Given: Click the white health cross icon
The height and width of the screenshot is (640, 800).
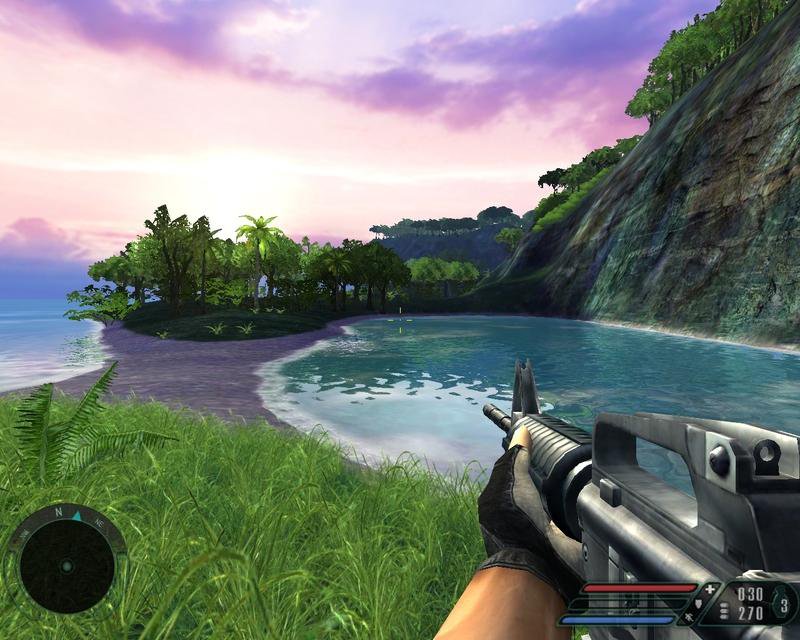Looking at the screenshot, I should tap(711, 590).
